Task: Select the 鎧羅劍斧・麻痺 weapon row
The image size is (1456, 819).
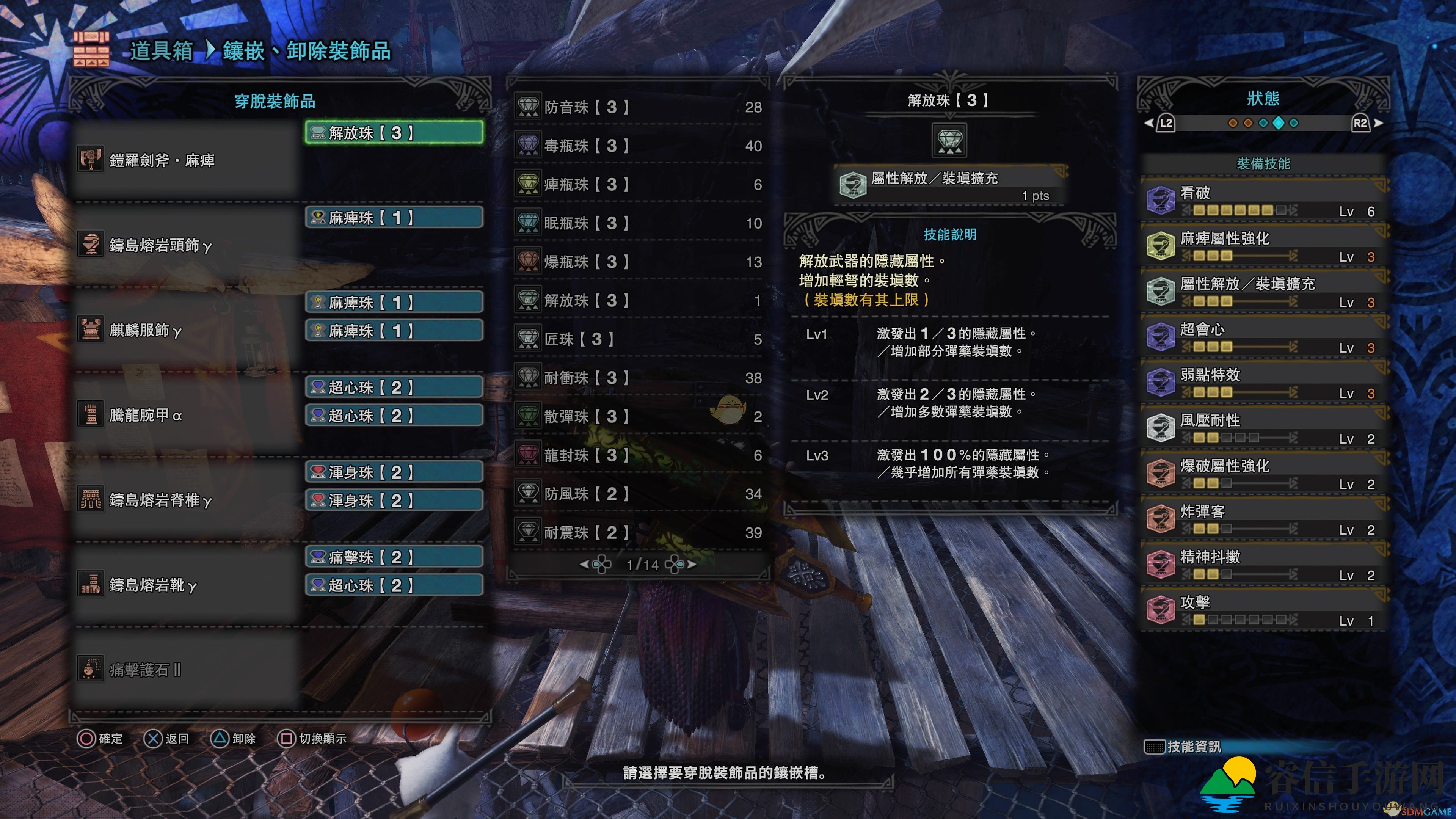Action: tap(187, 160)
